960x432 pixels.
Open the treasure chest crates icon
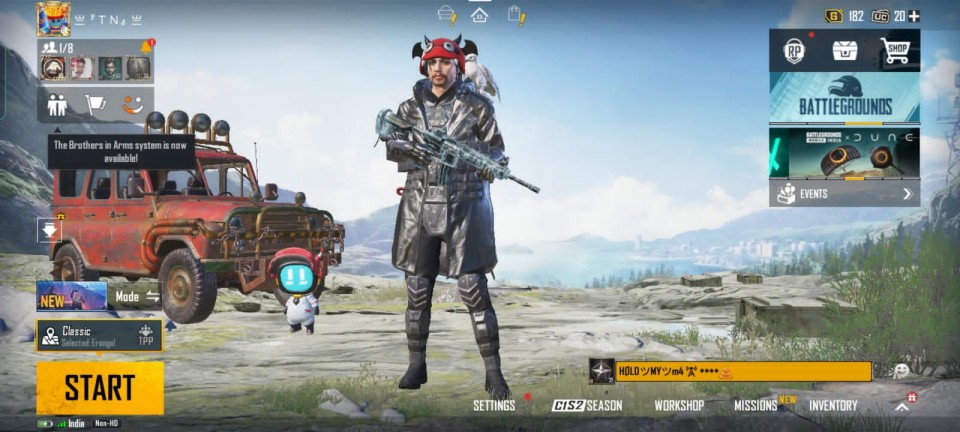pyautogui.click(x=845, y=51)
